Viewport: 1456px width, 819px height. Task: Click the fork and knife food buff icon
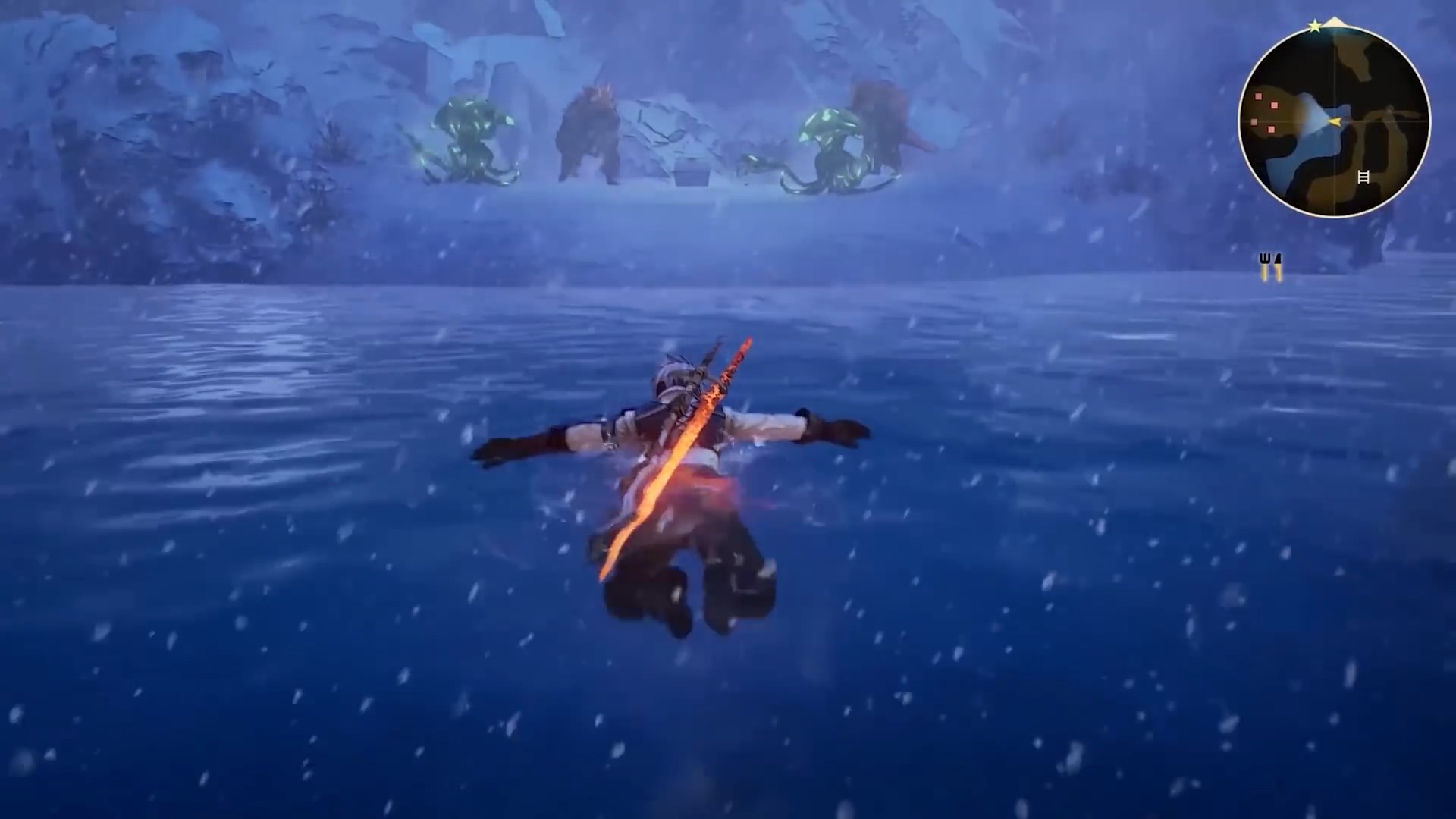pyautogui.click(x=1269, y=264)
